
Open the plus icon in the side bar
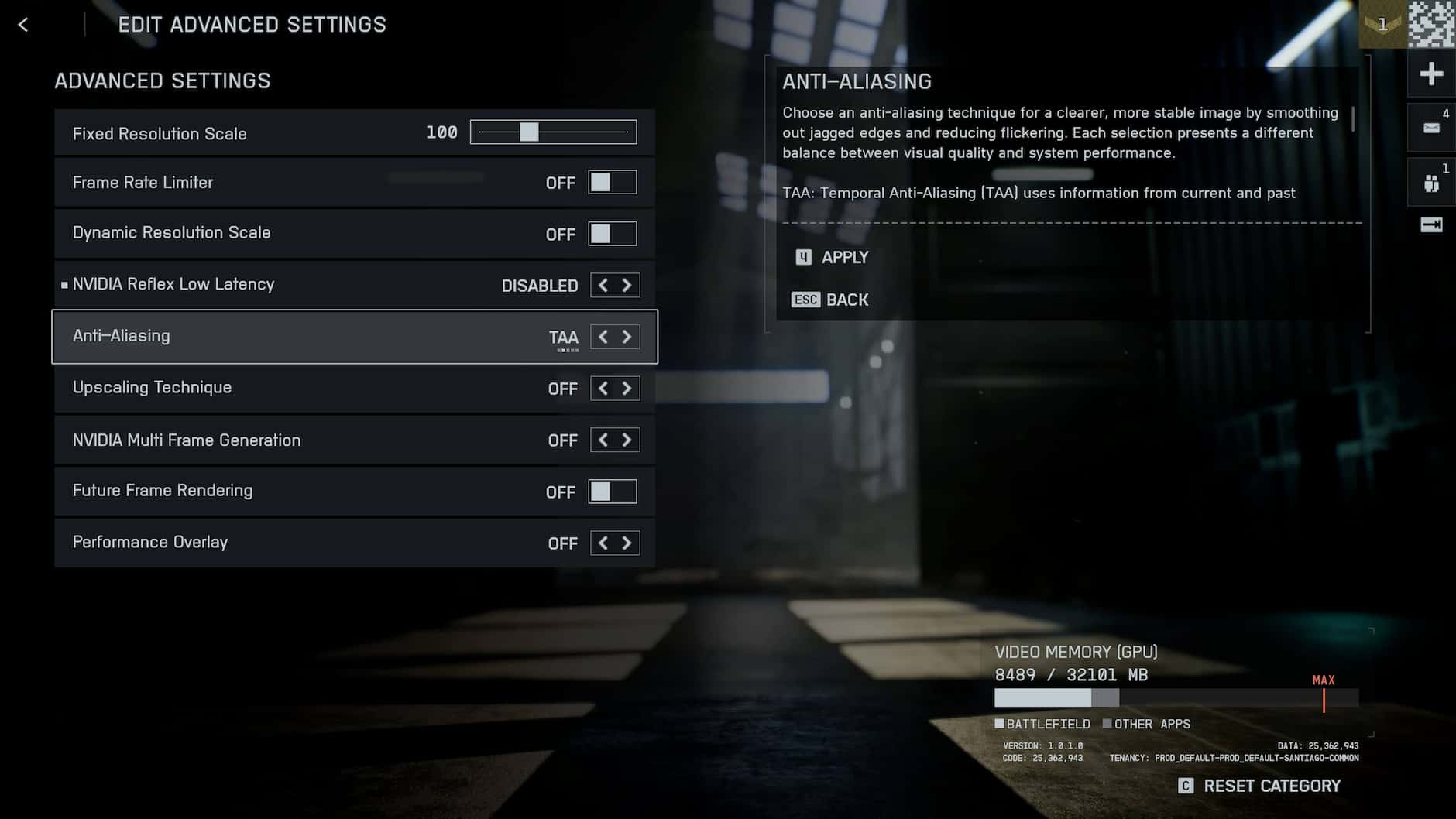pyautogui.click(x=1431, y=74)
